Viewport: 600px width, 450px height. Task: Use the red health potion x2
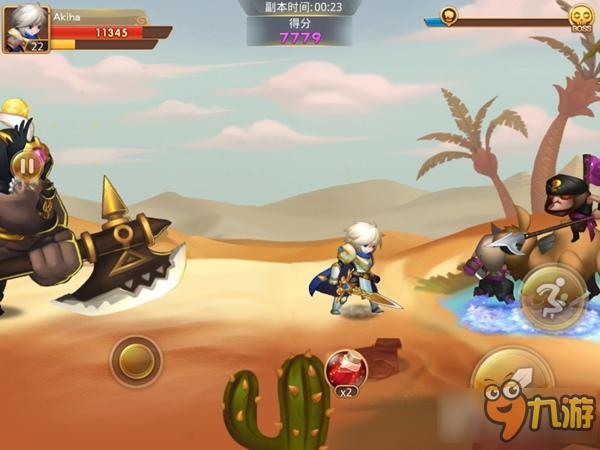(x=347, y=370)
